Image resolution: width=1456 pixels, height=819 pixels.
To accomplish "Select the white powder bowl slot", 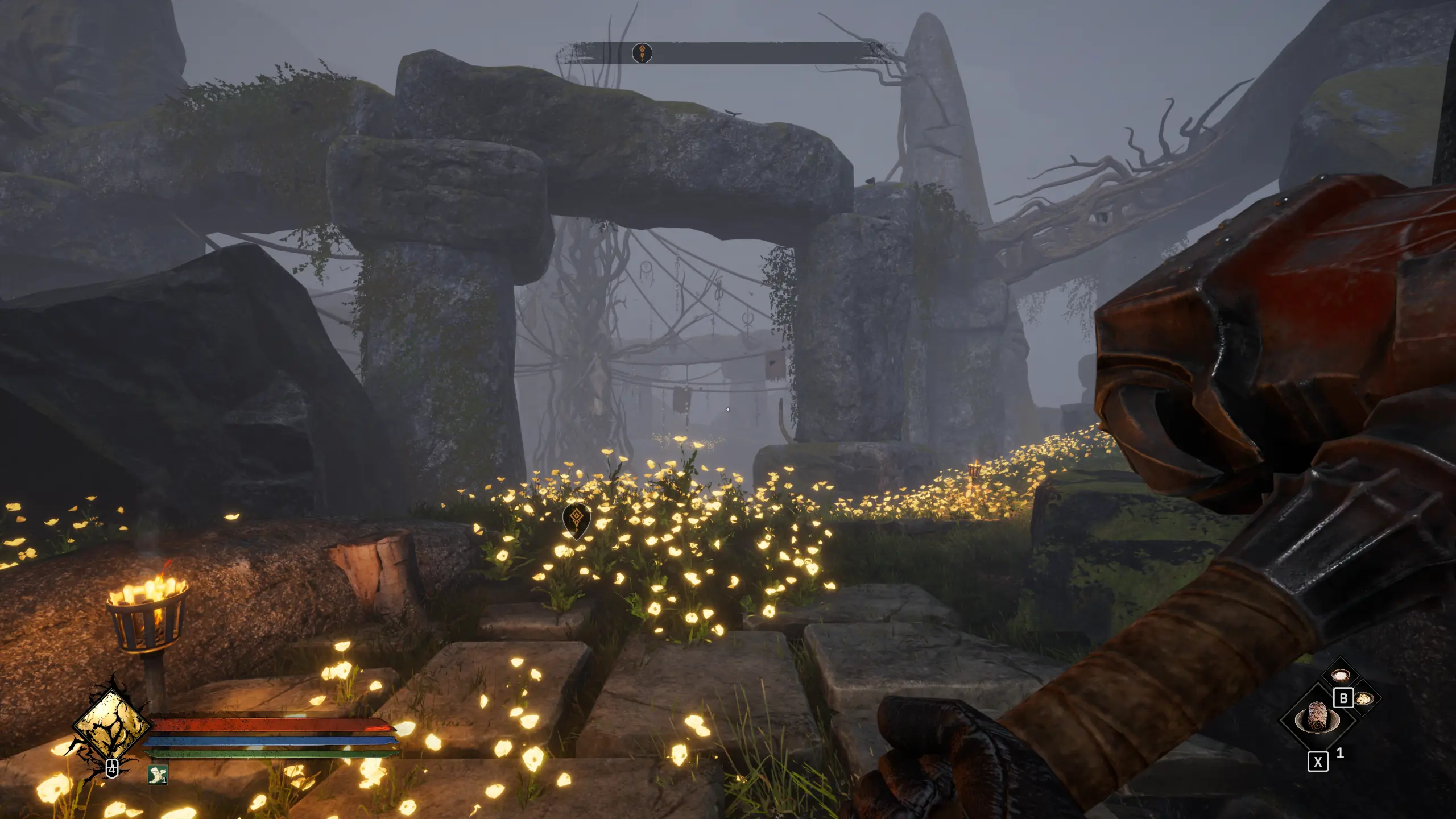I will (1341, 675).
